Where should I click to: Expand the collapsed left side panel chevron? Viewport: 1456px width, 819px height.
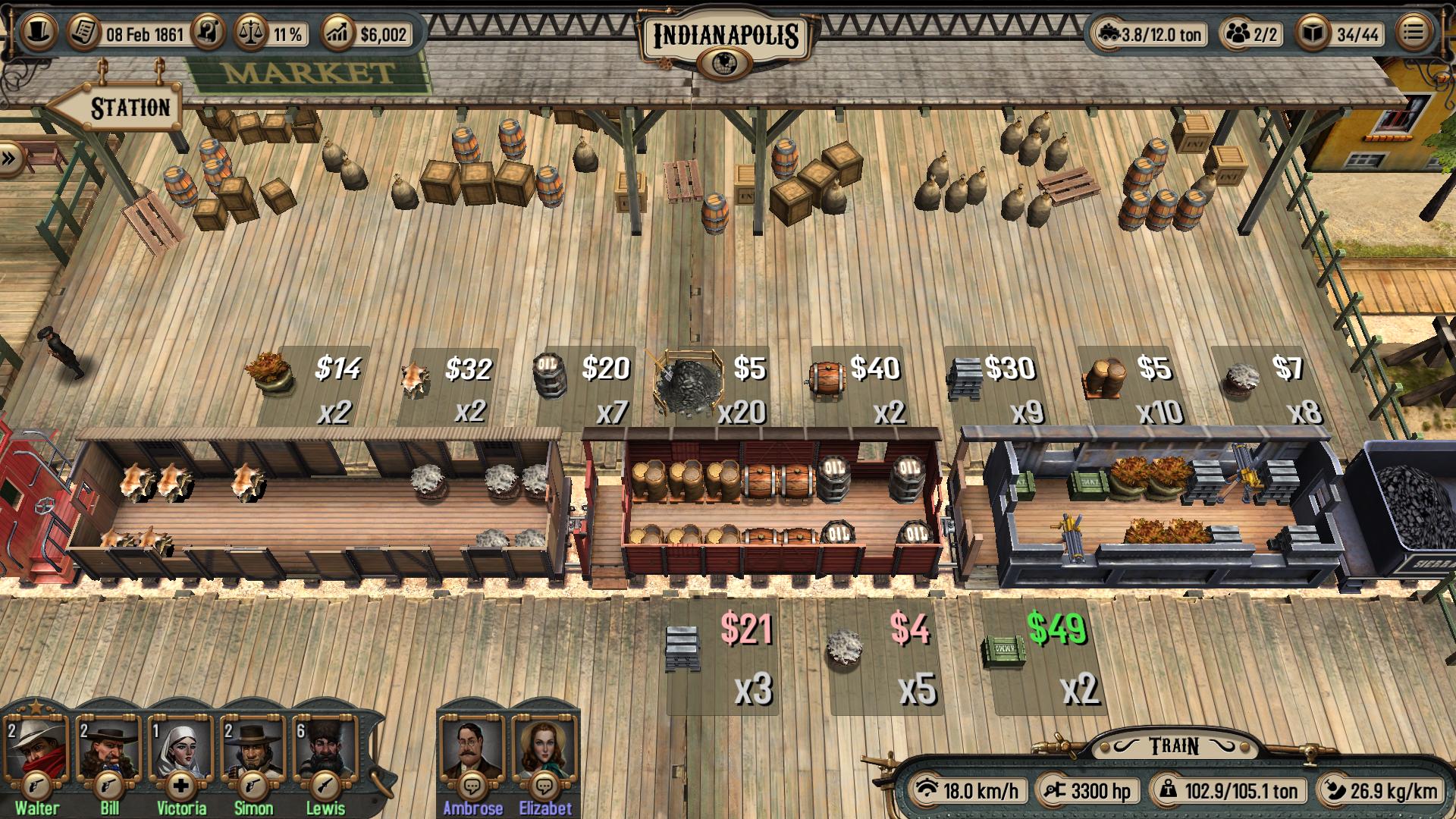8,158
